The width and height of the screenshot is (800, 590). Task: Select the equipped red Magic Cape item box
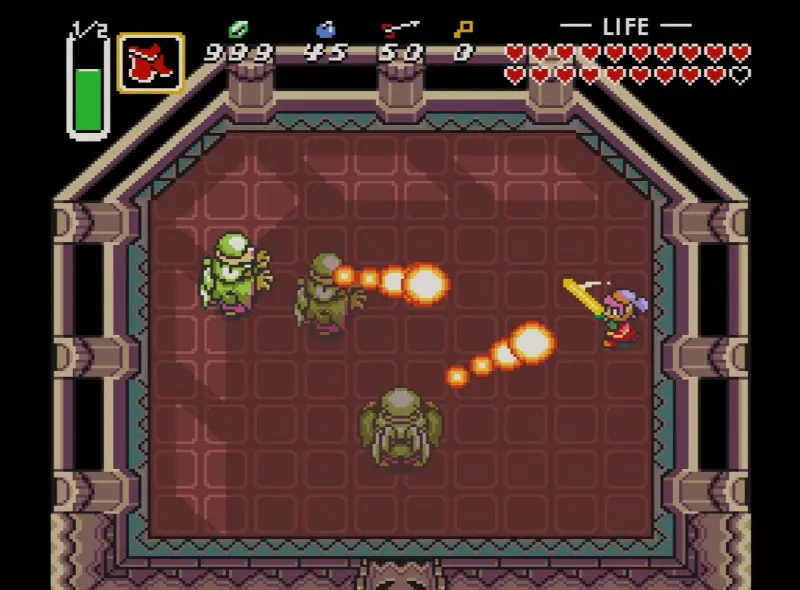coord(150,64)
